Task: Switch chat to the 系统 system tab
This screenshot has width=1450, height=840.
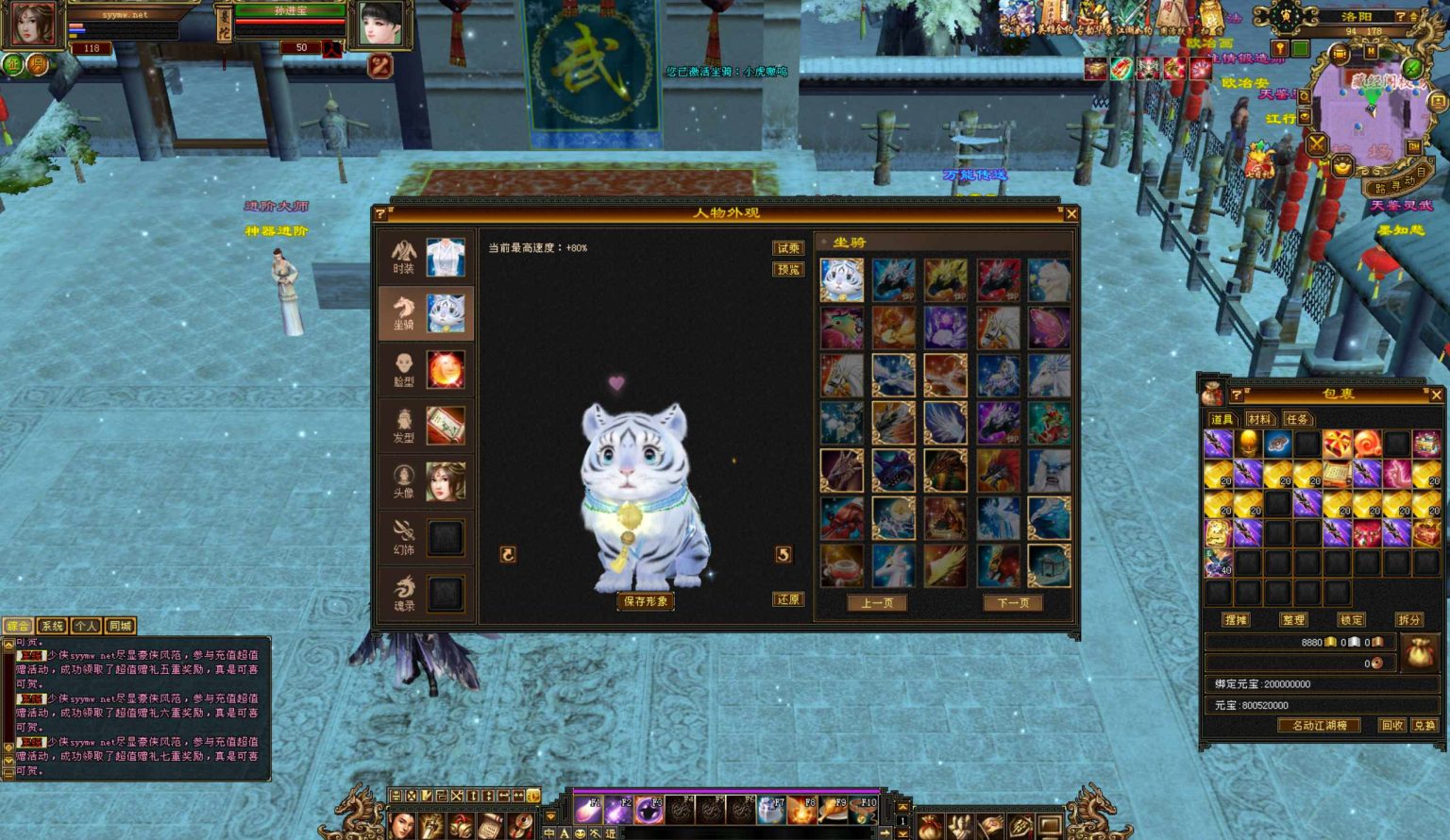Action: 52,626
